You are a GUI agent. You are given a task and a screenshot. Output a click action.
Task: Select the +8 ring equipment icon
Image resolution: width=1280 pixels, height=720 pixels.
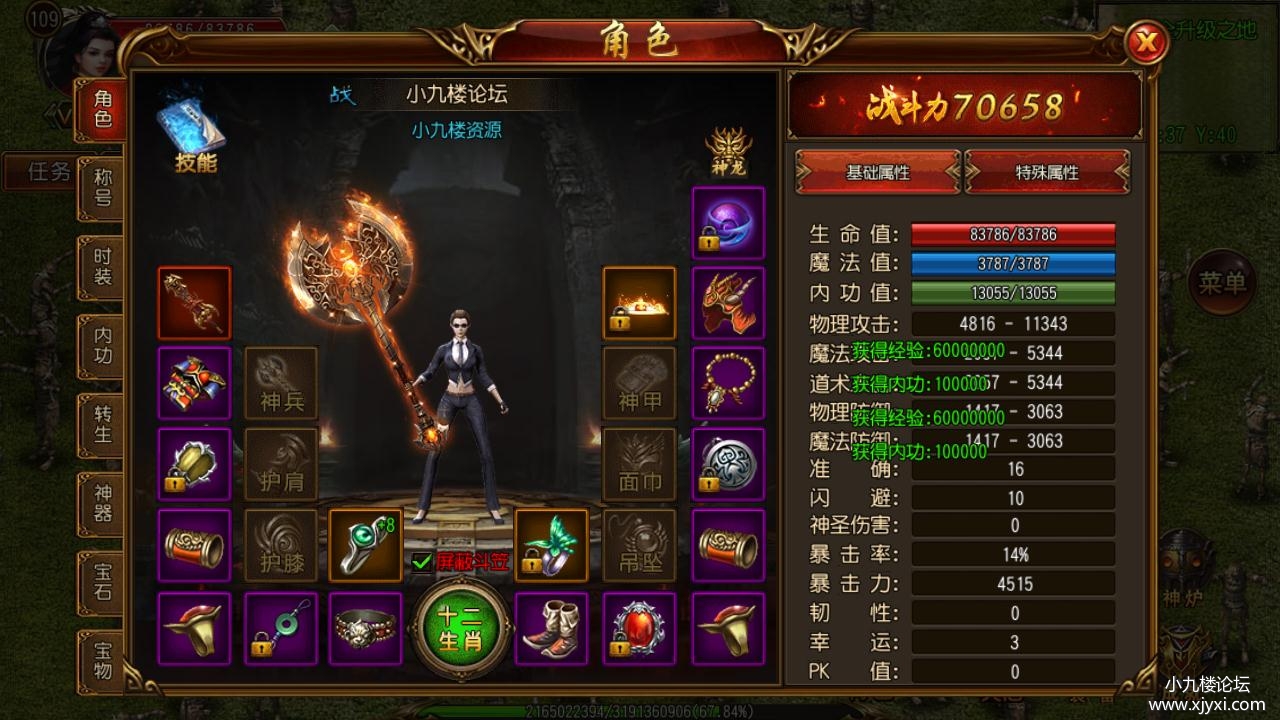(364, 545)
